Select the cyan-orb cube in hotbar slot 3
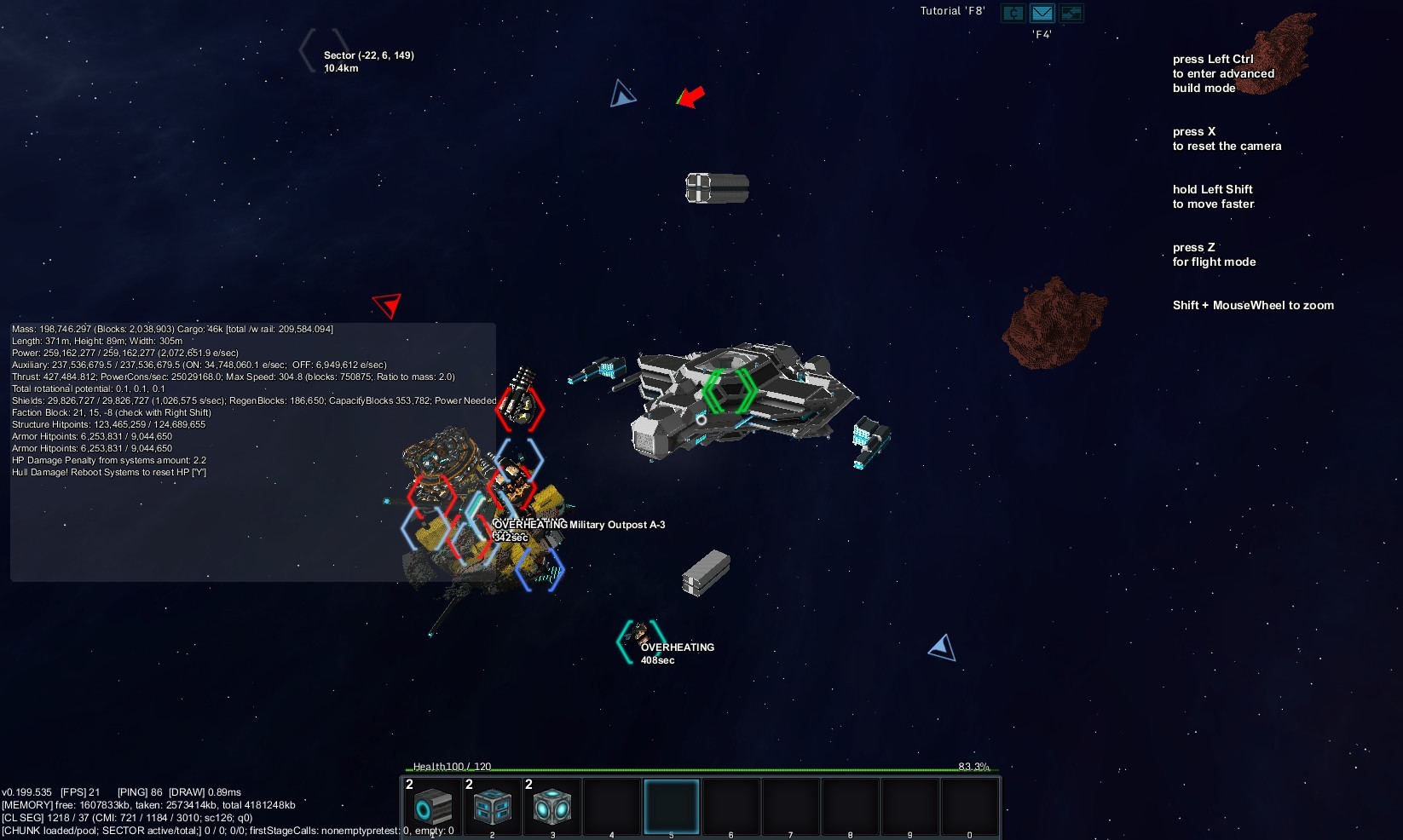 tap(552, 806)
